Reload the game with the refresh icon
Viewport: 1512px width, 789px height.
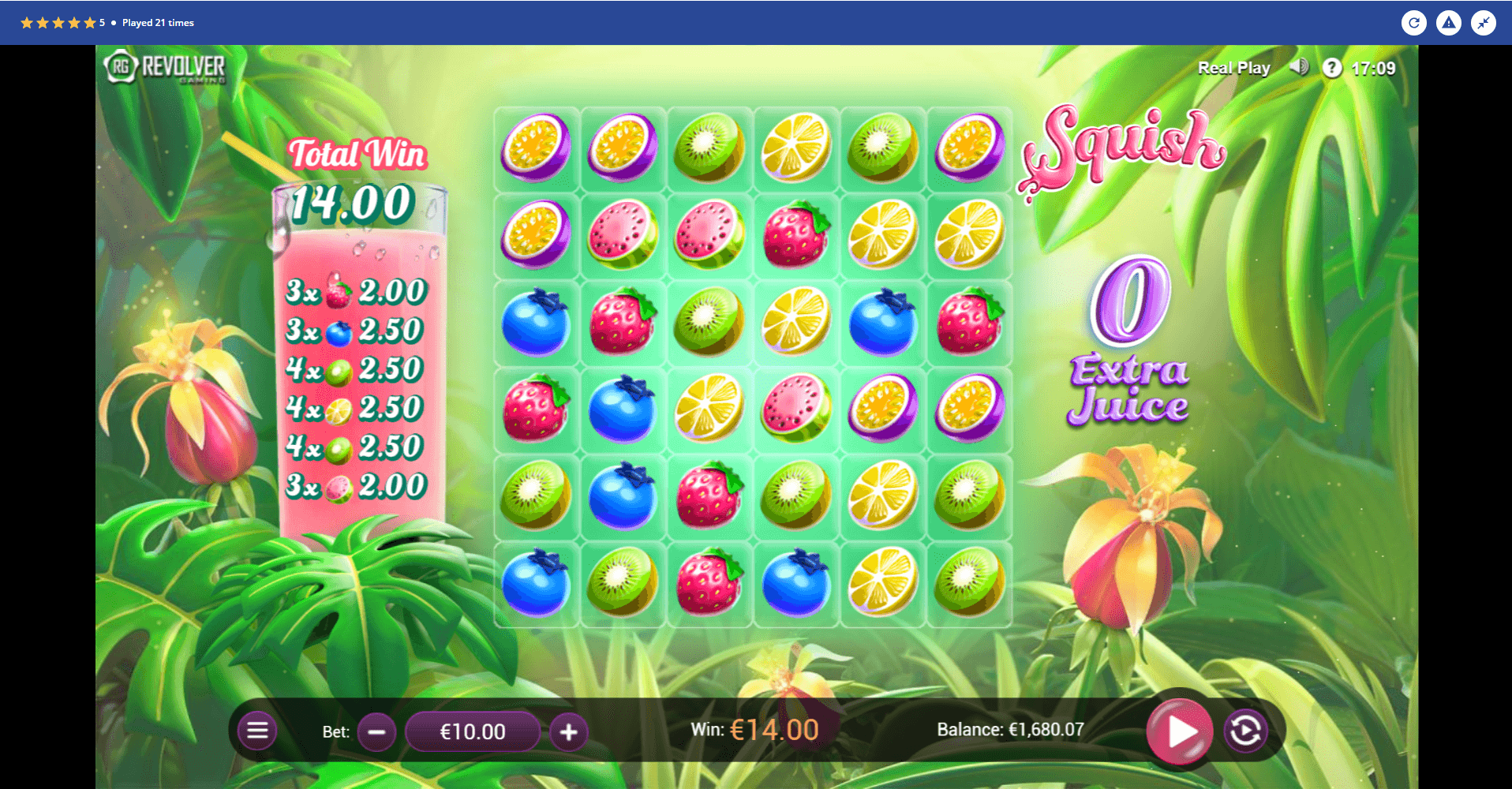1414,23
